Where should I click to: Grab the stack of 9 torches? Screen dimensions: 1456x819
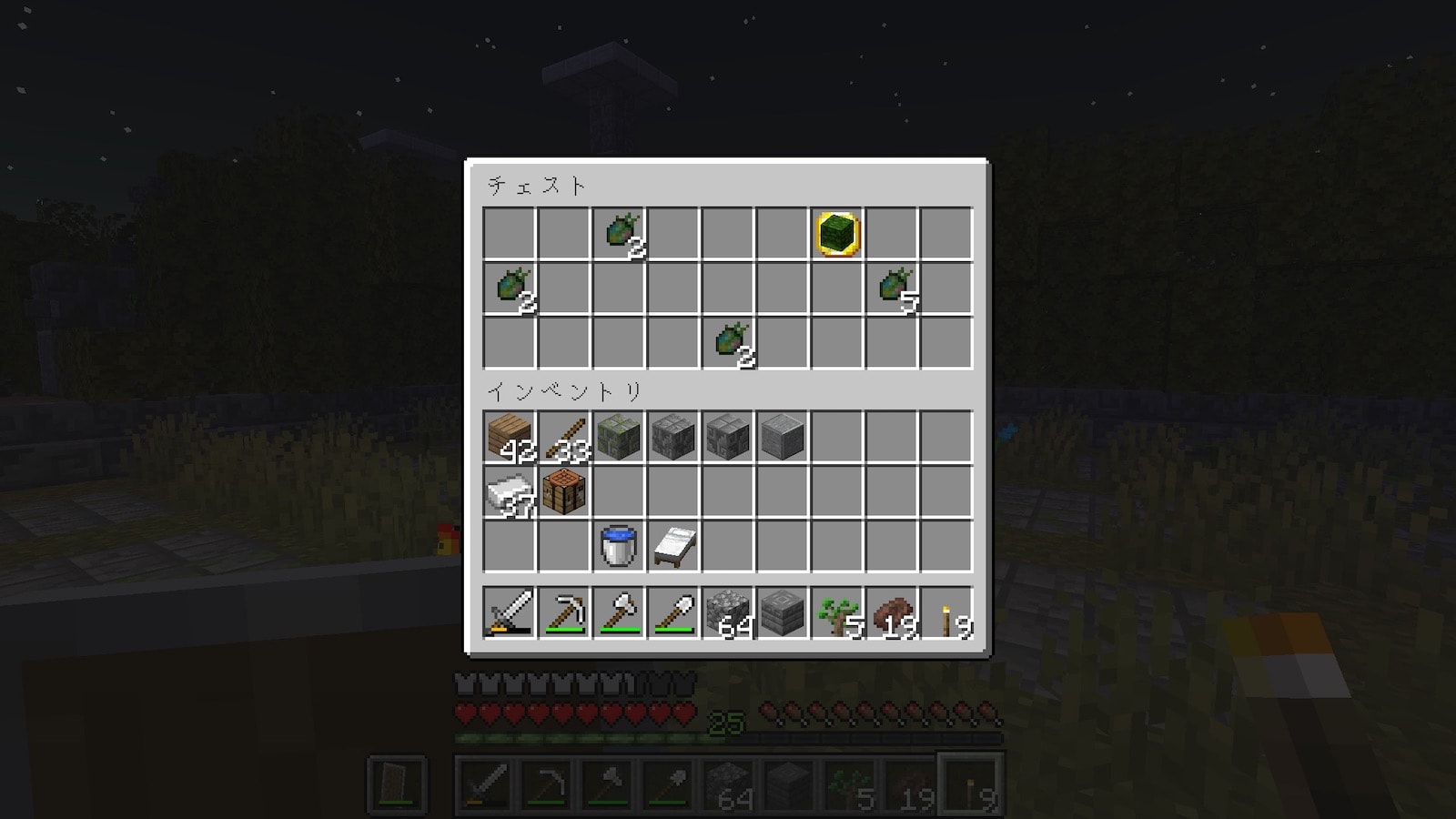[946, 612]
